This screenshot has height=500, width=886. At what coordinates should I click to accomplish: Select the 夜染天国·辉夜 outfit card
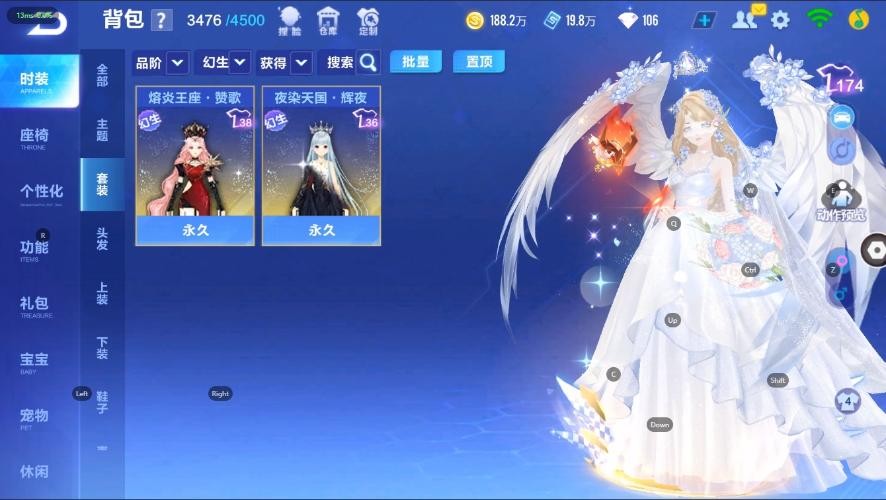[321, 165]
